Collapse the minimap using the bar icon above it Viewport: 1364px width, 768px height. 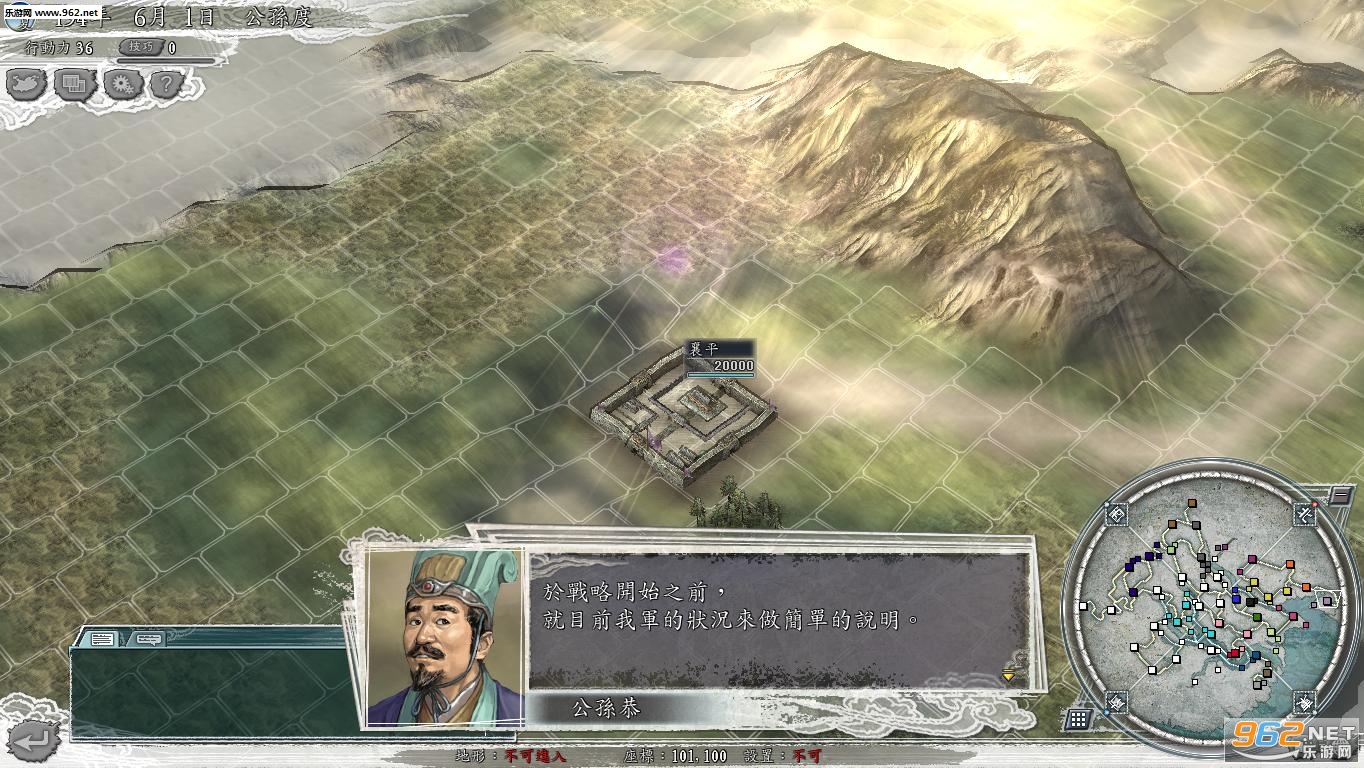pyautogui.click(x=1341, y=495)
